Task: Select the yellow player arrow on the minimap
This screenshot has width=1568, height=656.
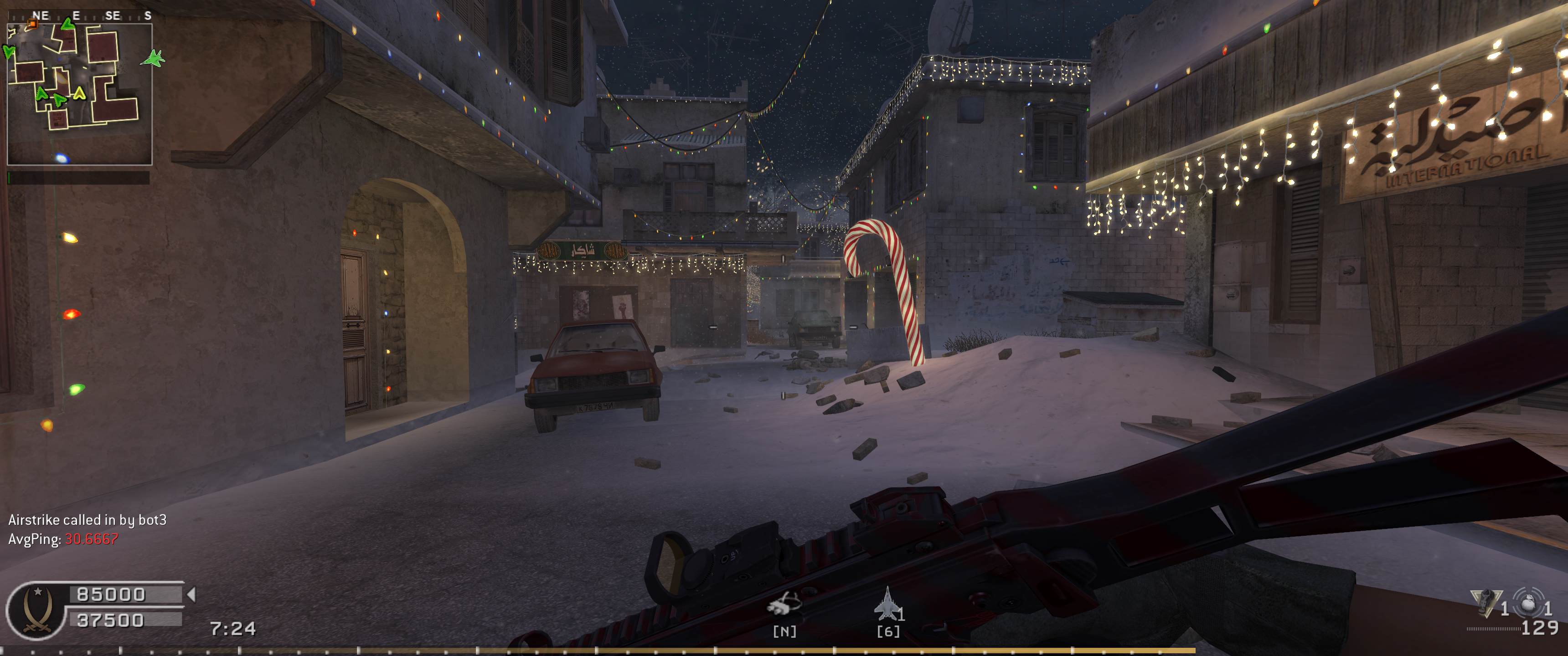Action: (79, 93)
